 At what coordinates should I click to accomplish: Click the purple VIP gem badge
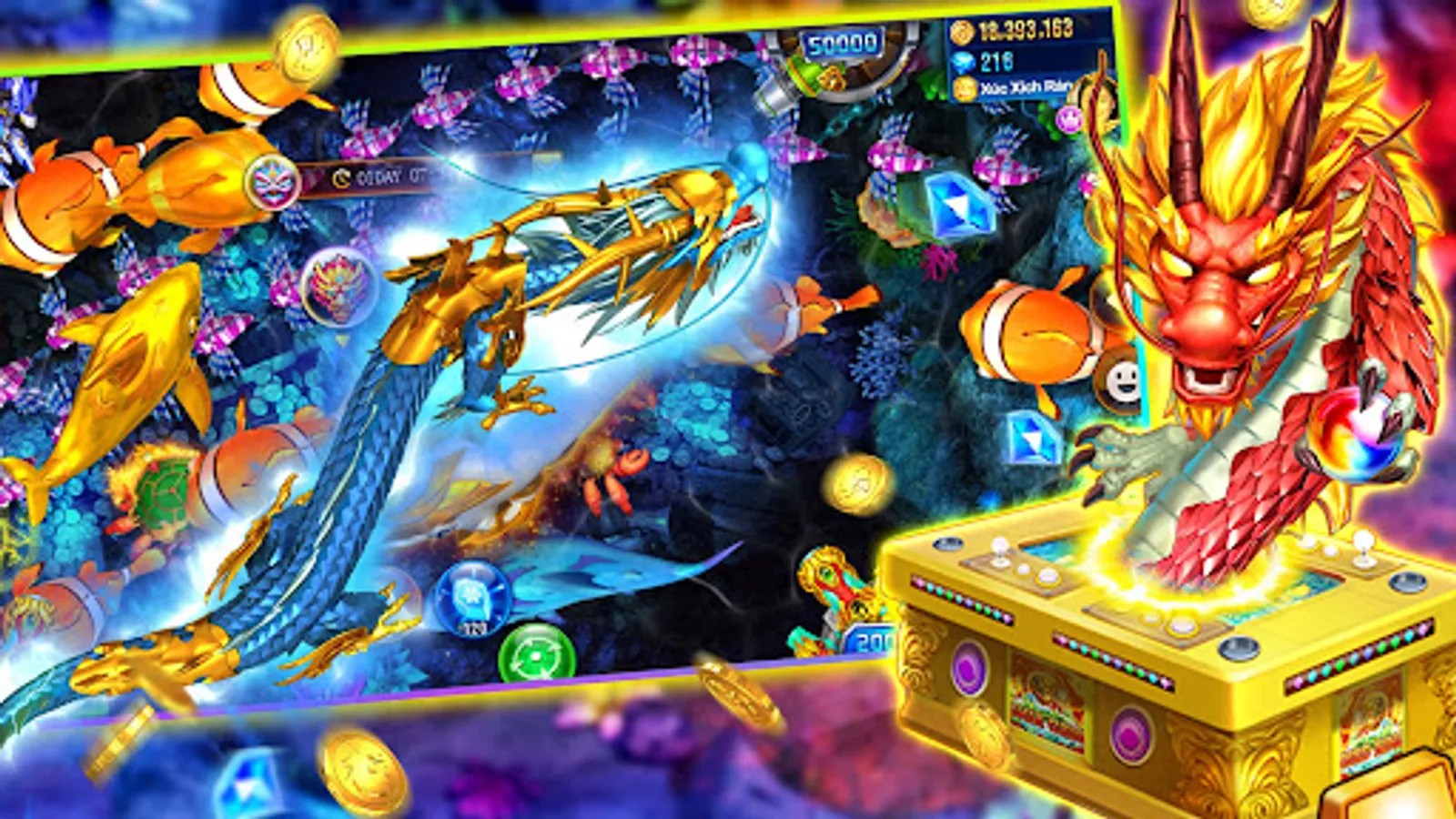[1069, 117]
